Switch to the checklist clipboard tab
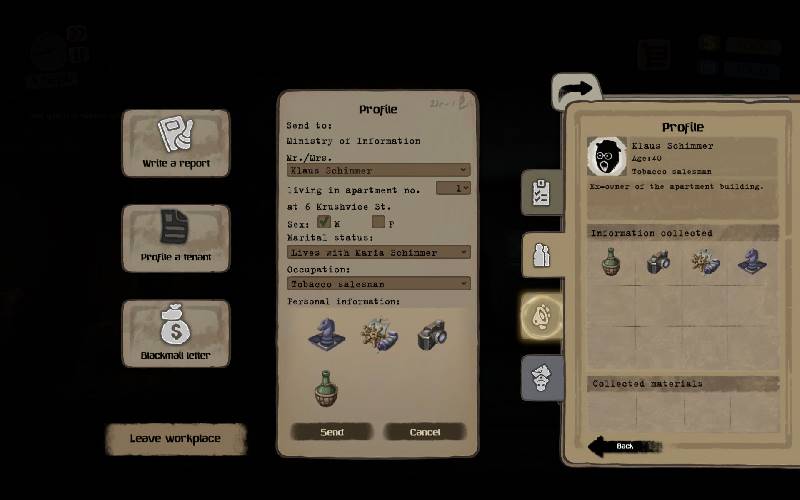Screen dimensions: 800x500 [541, 192]
